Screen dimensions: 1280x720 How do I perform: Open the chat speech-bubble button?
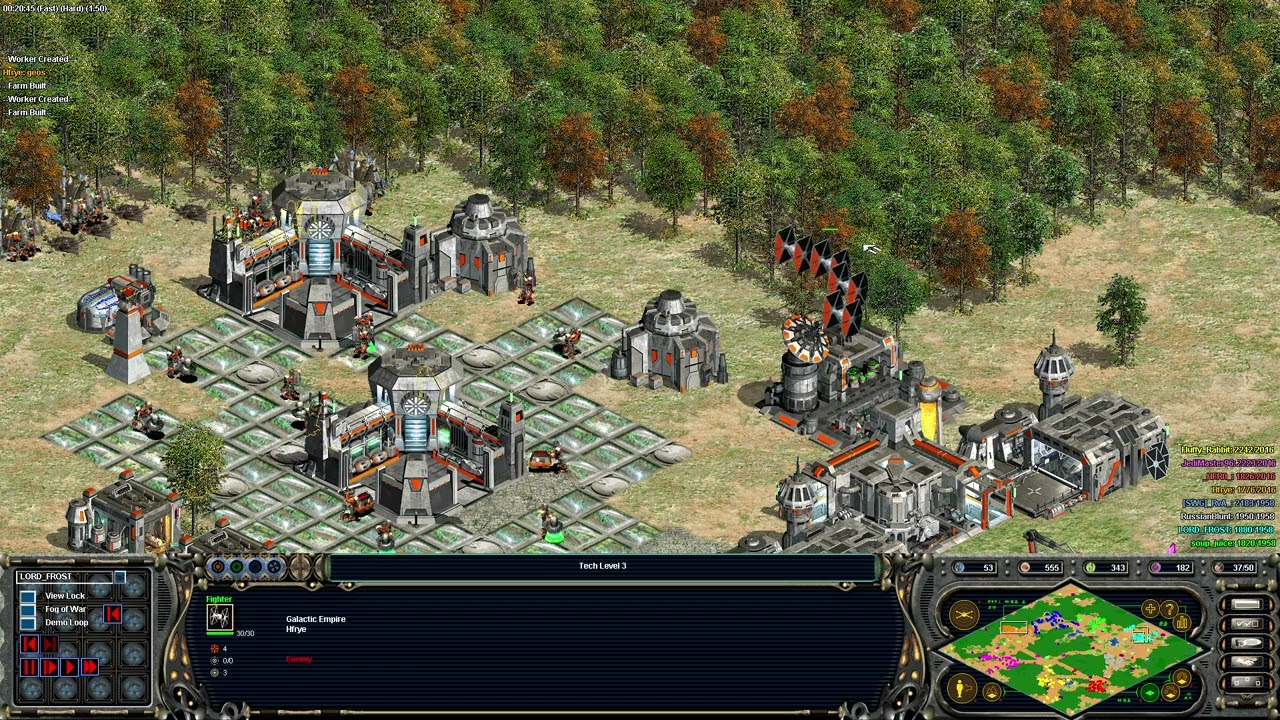click(1246, 643)
